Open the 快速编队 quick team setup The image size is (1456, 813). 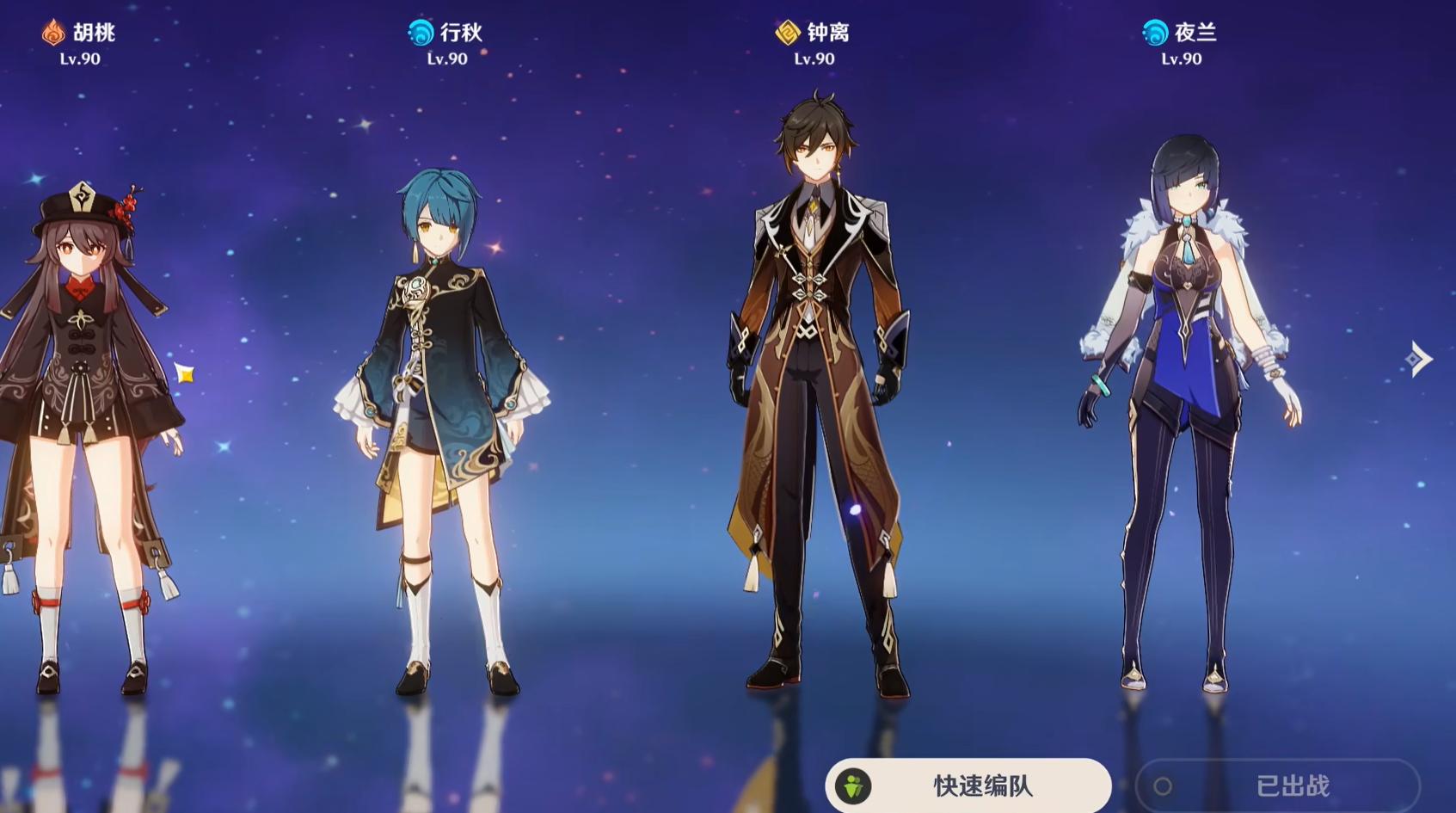pyautogui.click(x=968, y=785)
